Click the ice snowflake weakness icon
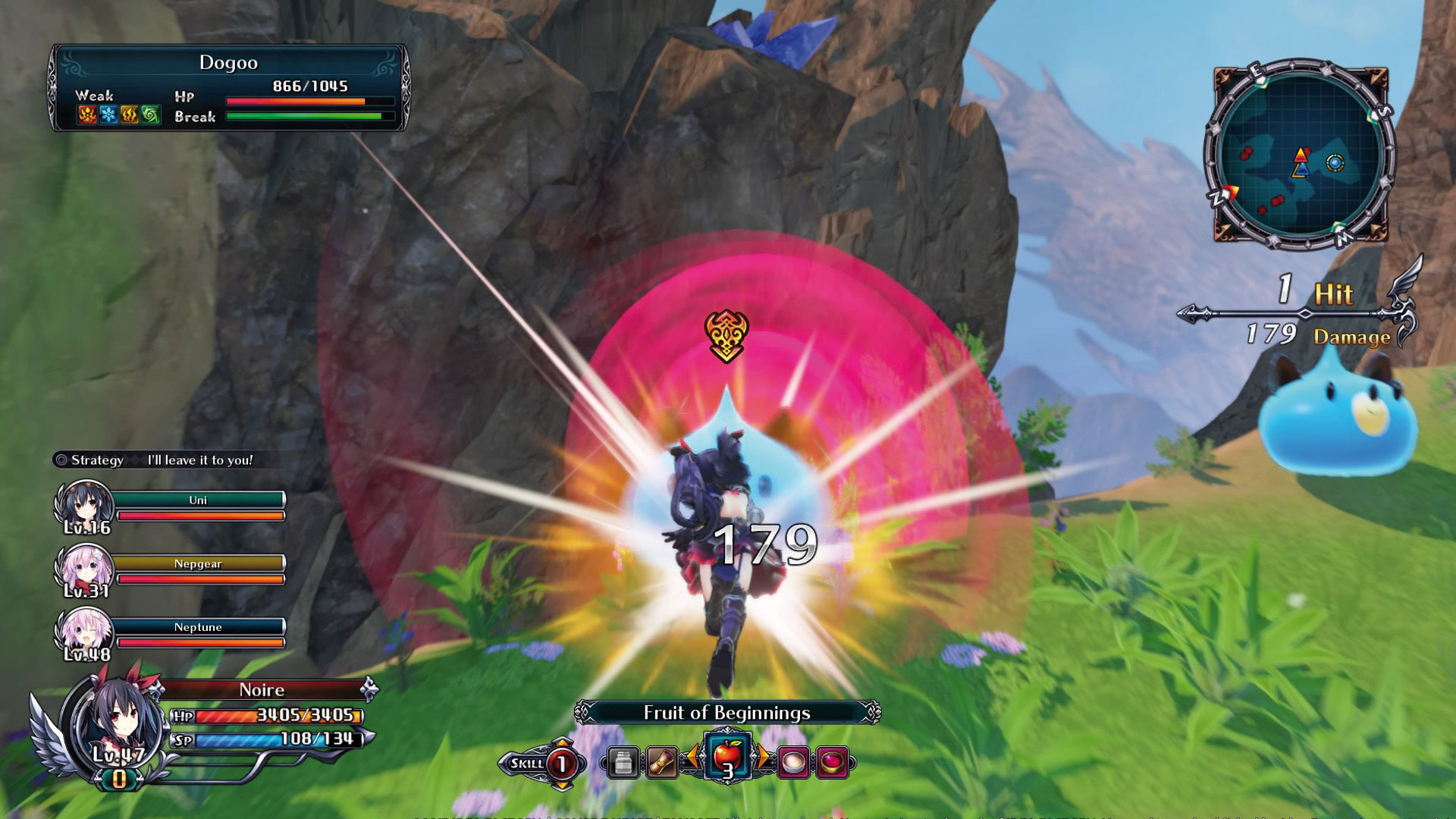This screenshot has height=819, width=1456. pos(108,115)
